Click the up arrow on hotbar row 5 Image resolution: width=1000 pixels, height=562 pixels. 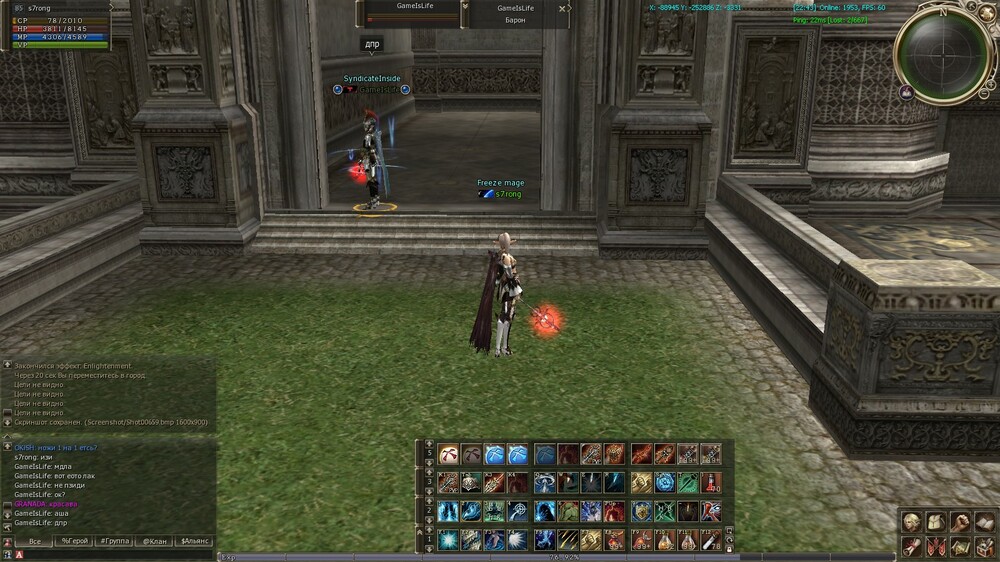click(x=430, y=443)
